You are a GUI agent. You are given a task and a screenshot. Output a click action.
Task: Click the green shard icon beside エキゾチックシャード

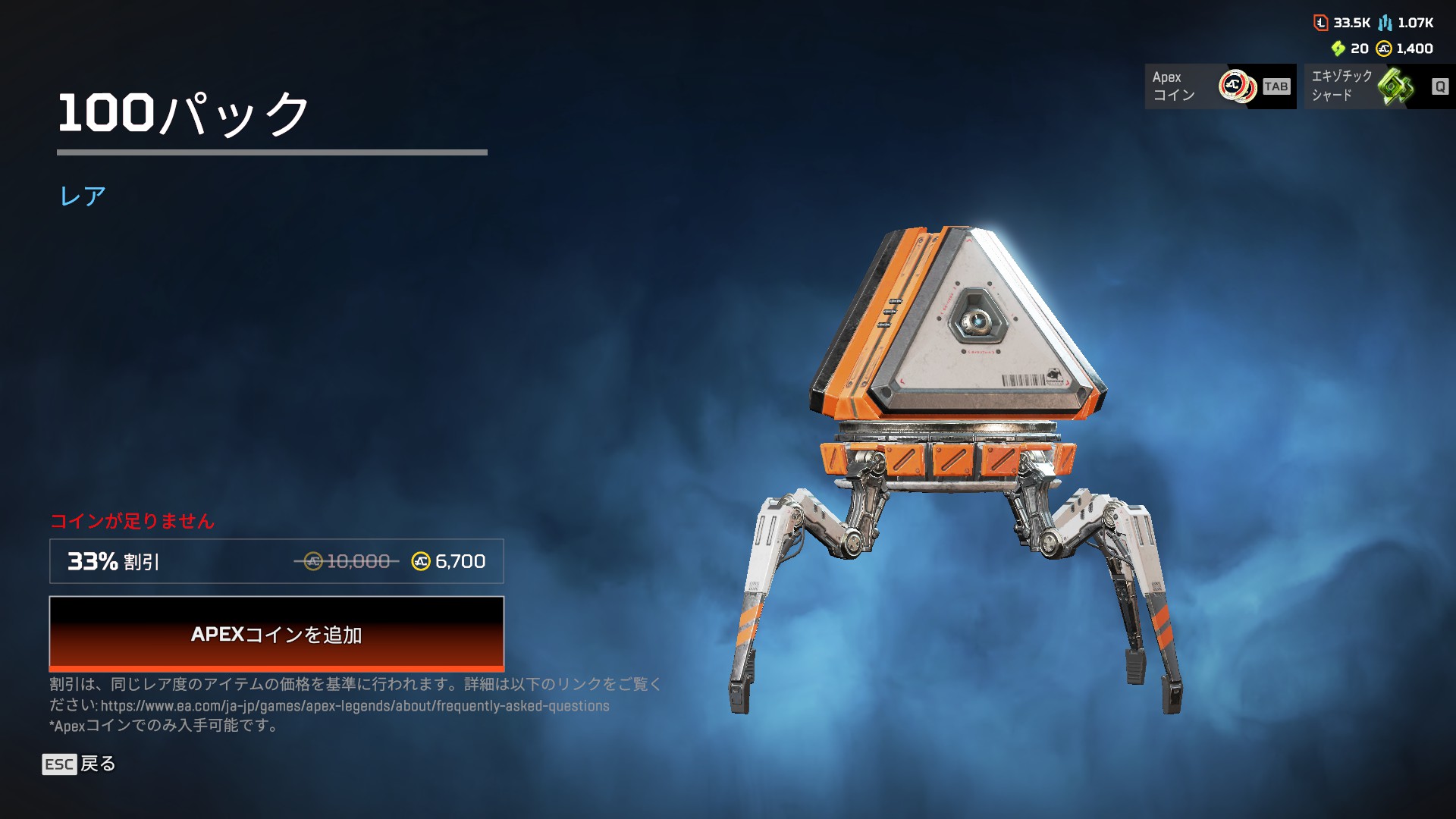(x=1398, y=86)
